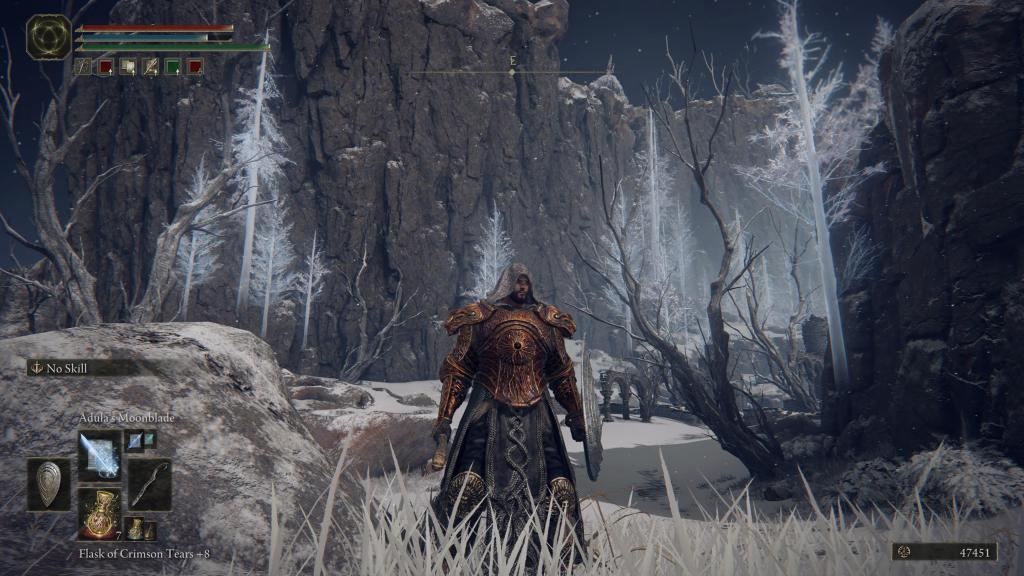
Task: Select the equipped staff weapon slot
Action: pos(149,485)
